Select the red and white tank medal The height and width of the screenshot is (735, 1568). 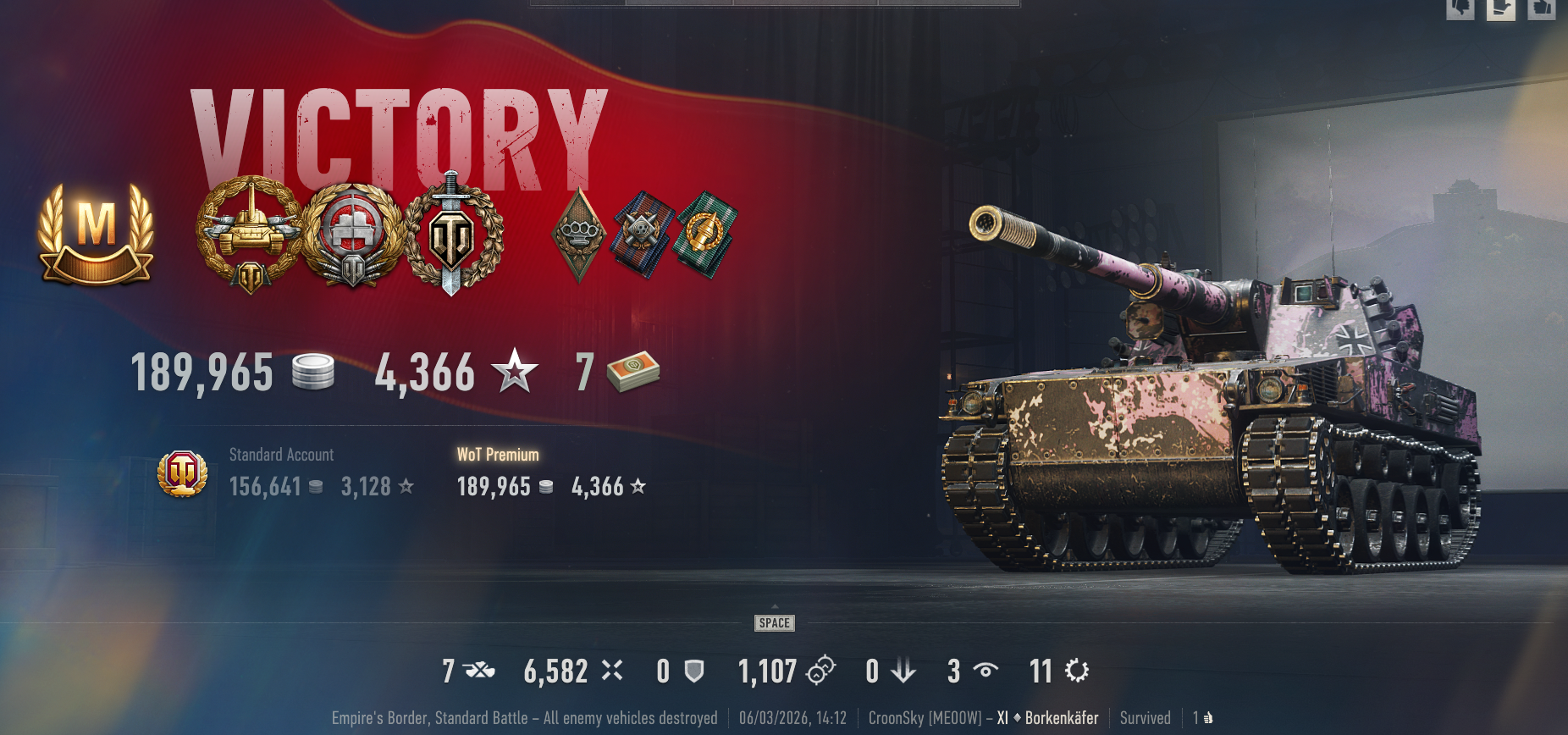352,235
